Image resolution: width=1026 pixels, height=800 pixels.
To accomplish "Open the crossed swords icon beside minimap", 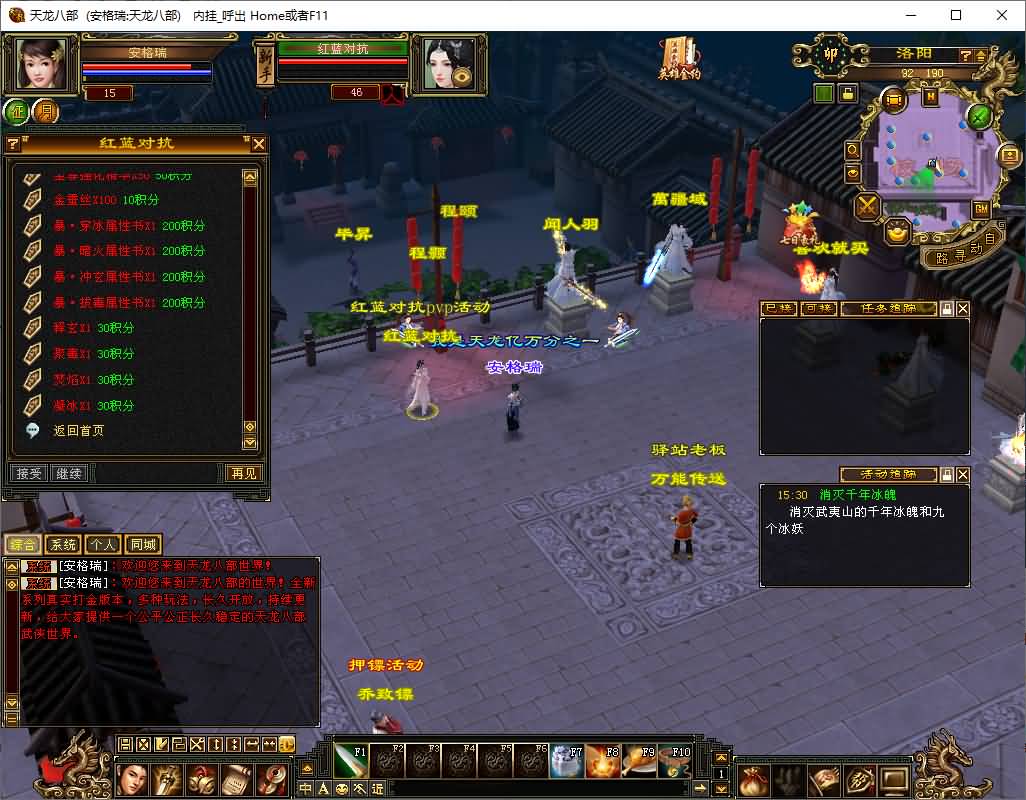I will 867,206.
